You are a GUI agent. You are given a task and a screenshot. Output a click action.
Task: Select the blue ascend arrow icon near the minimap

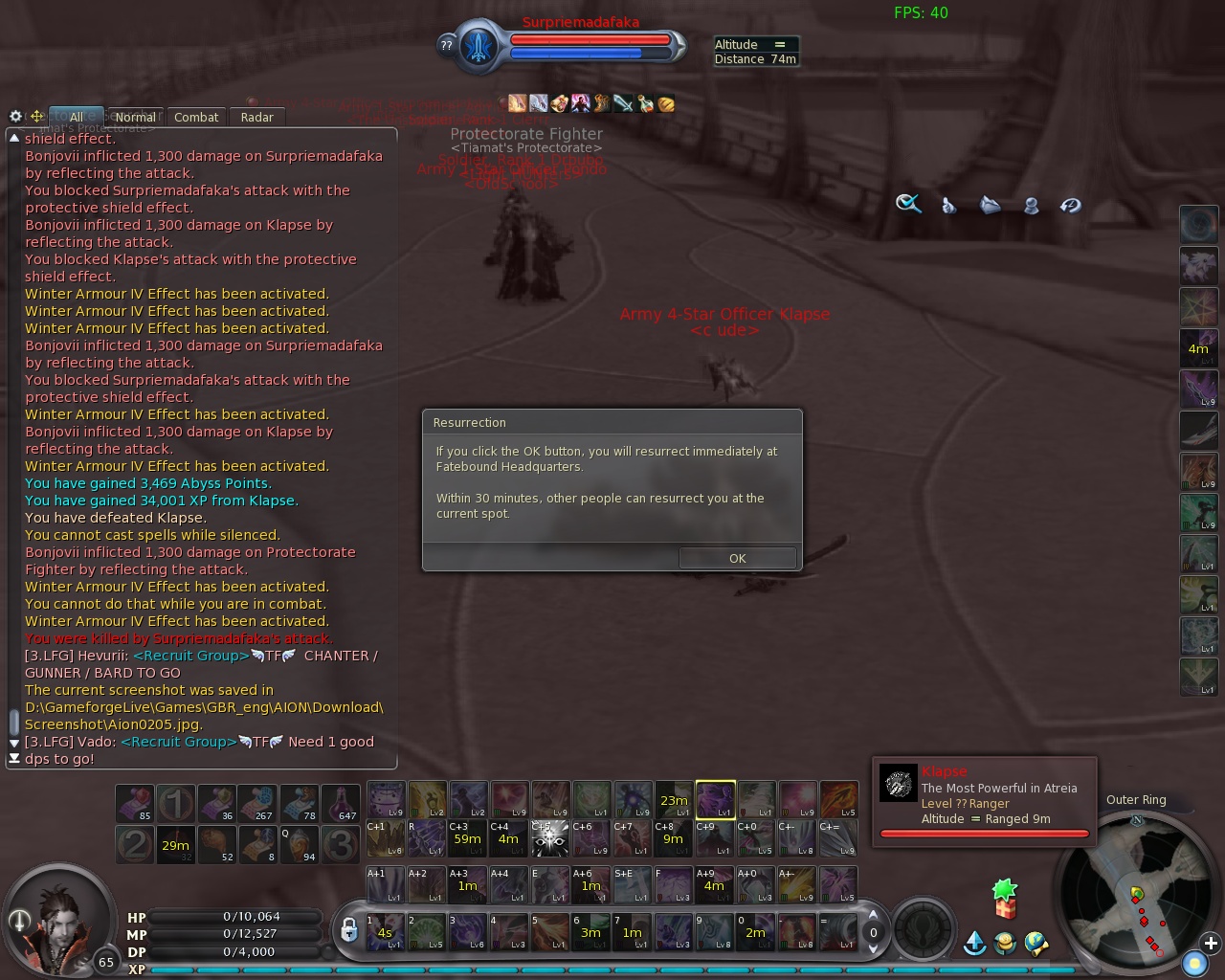974,944
